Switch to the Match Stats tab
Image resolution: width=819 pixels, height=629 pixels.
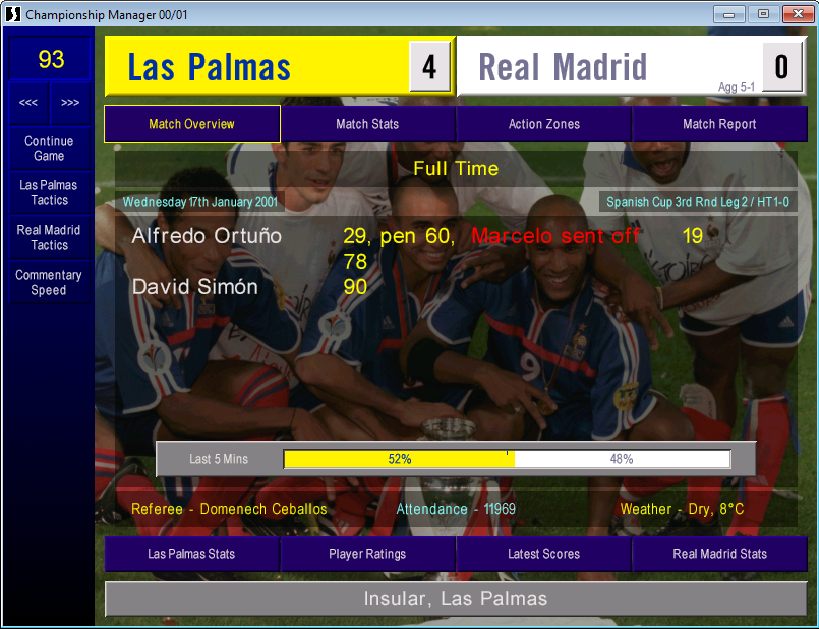coord(368,124)
